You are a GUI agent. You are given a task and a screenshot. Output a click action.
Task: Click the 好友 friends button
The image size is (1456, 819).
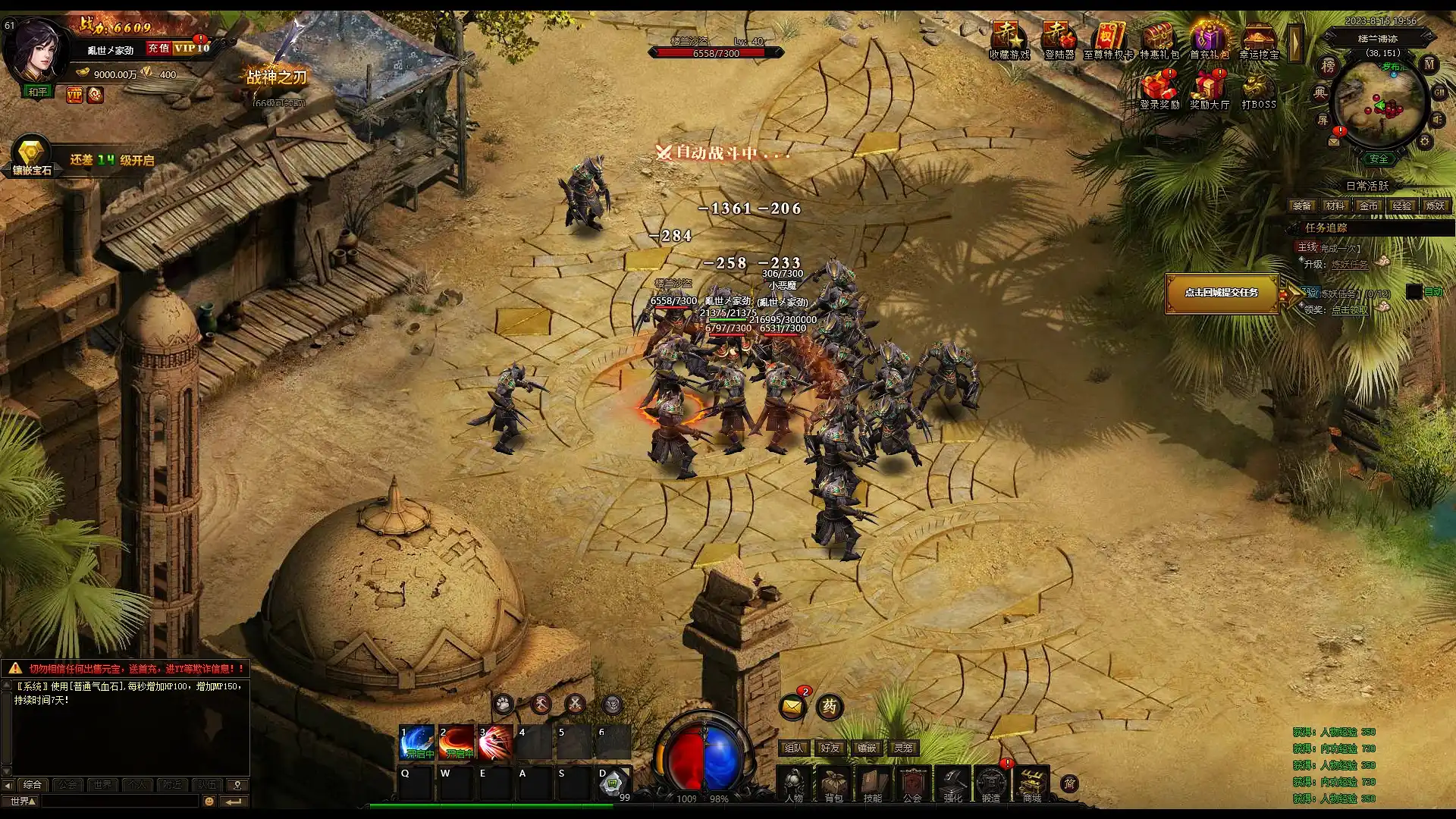(830, 748)
